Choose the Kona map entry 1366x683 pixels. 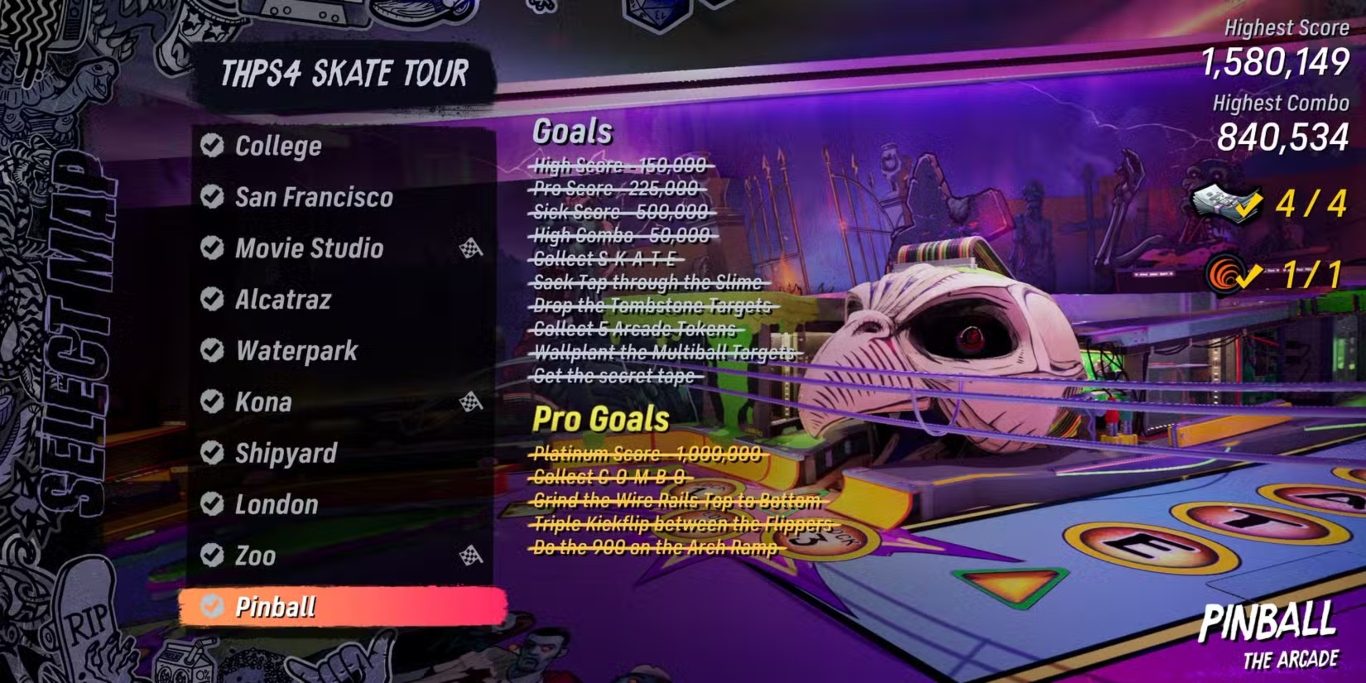263,402
